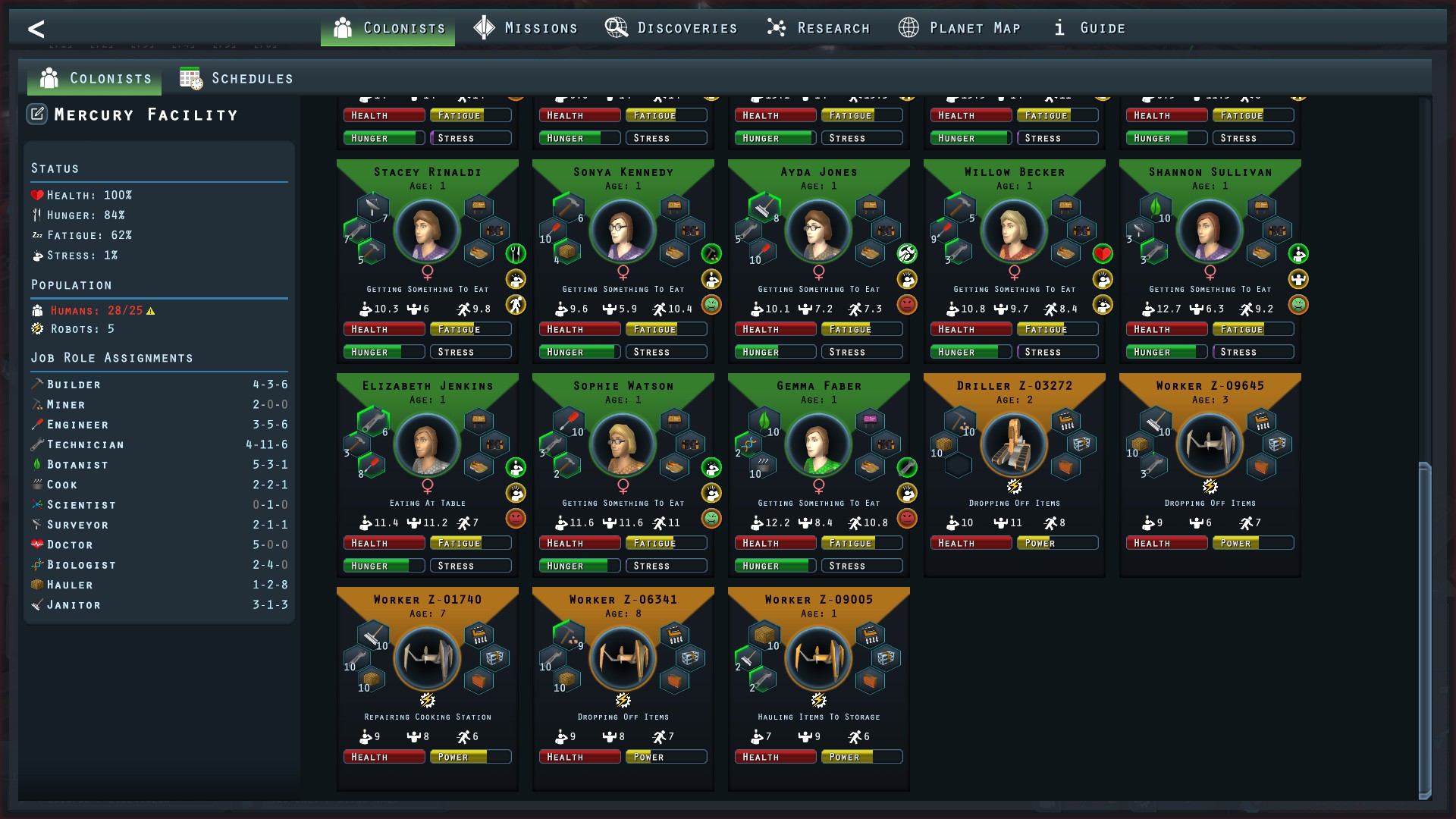
Task: Select the Worker Z-01740 robot portrait
Action: pos(427,659)
